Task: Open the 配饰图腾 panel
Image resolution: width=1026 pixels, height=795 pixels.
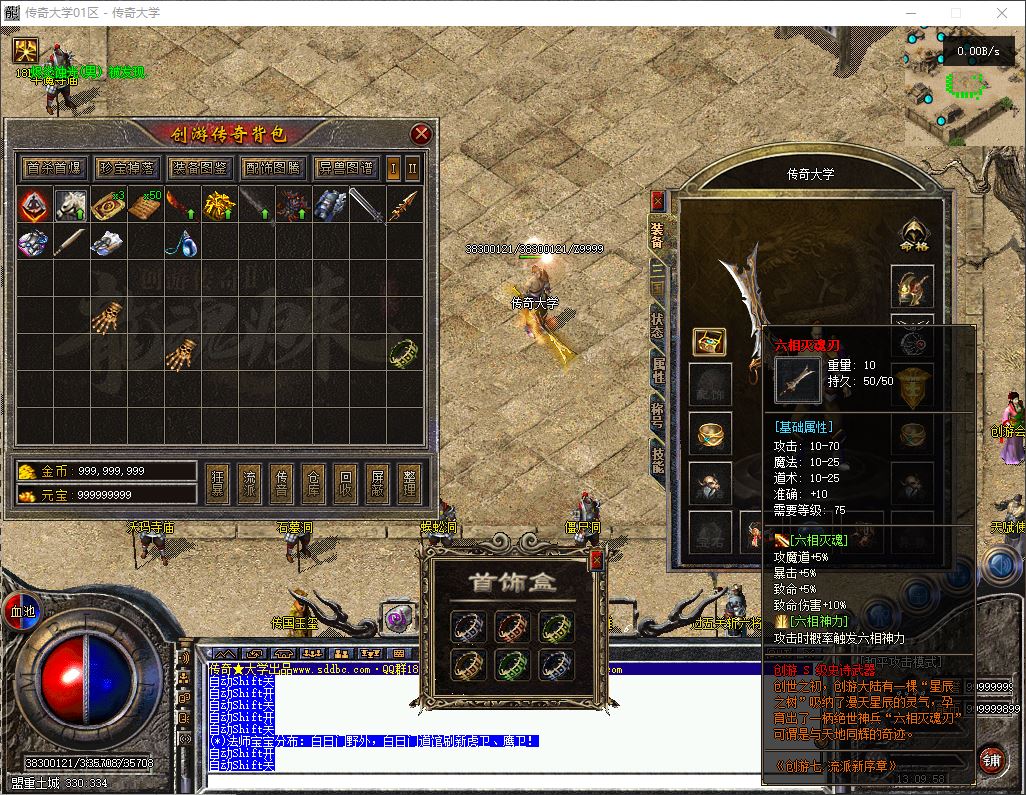Action: (x=272, y=167)
